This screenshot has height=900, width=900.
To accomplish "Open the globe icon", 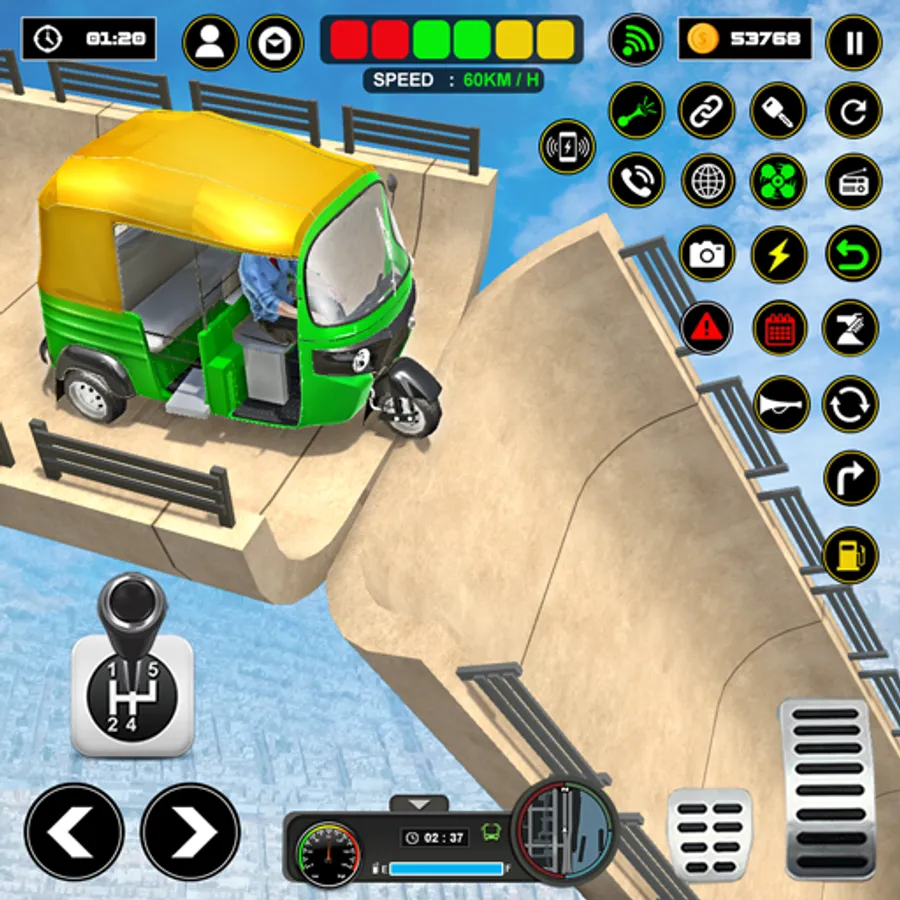I will pyautogui.click(x=707, y=181).
